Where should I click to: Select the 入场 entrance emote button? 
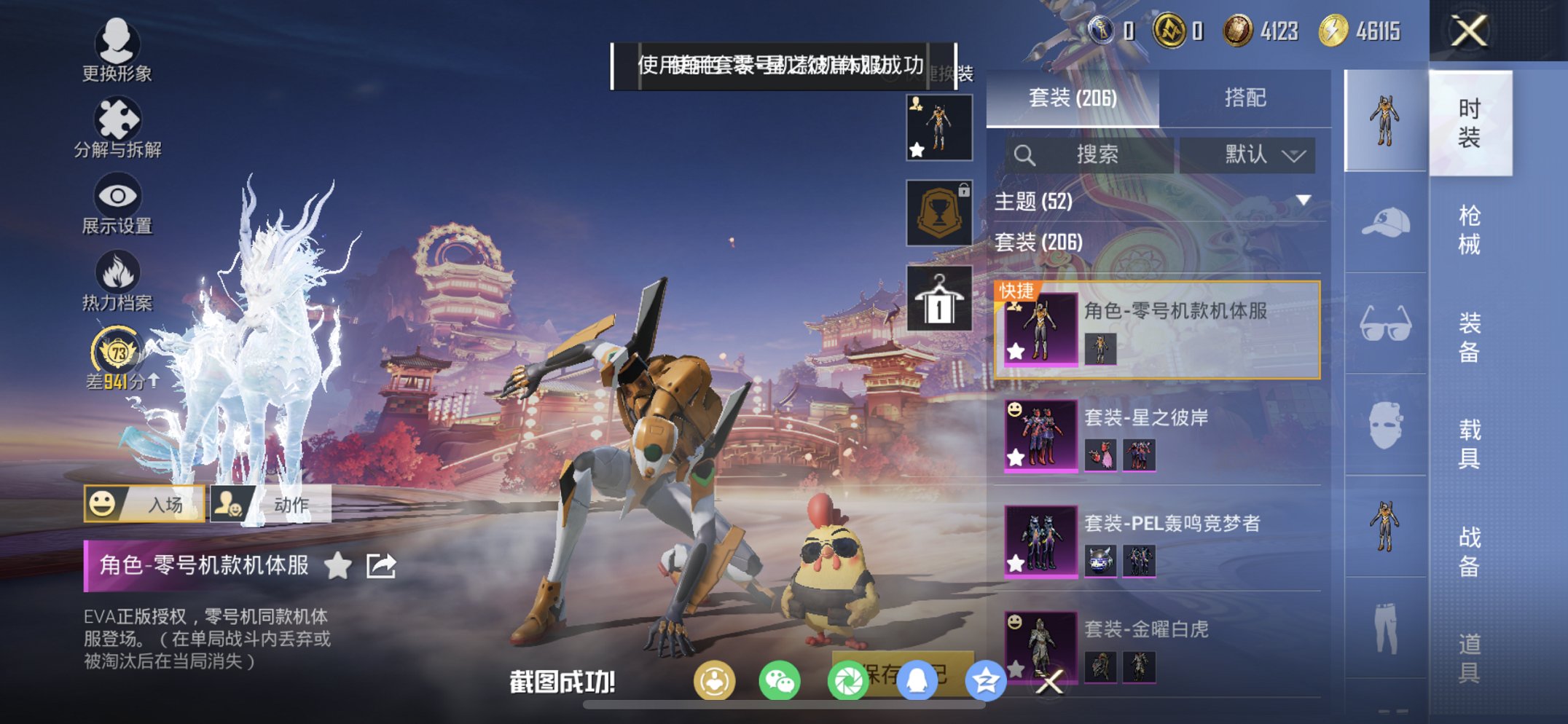coord(144,504)
